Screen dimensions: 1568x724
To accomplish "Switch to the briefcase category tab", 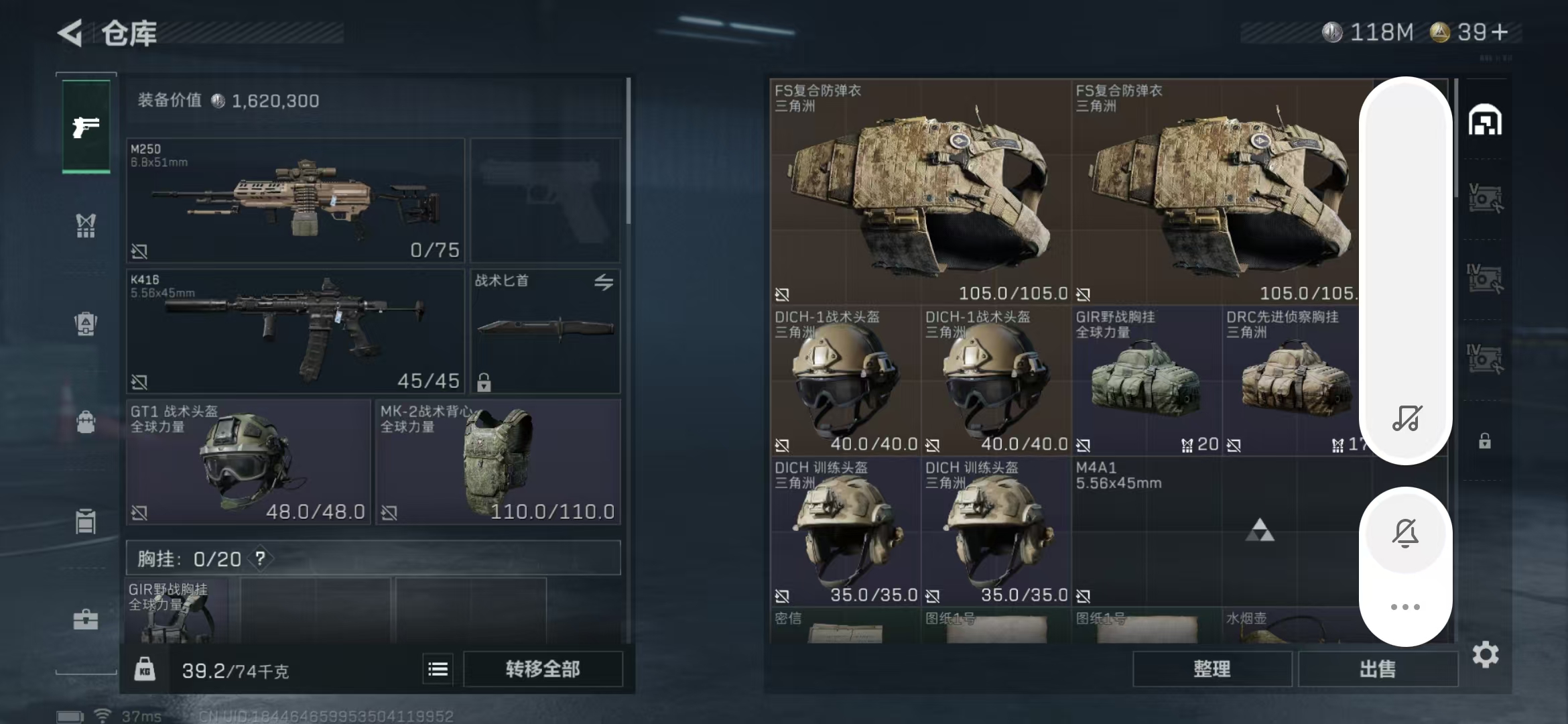I will point(86,619).
